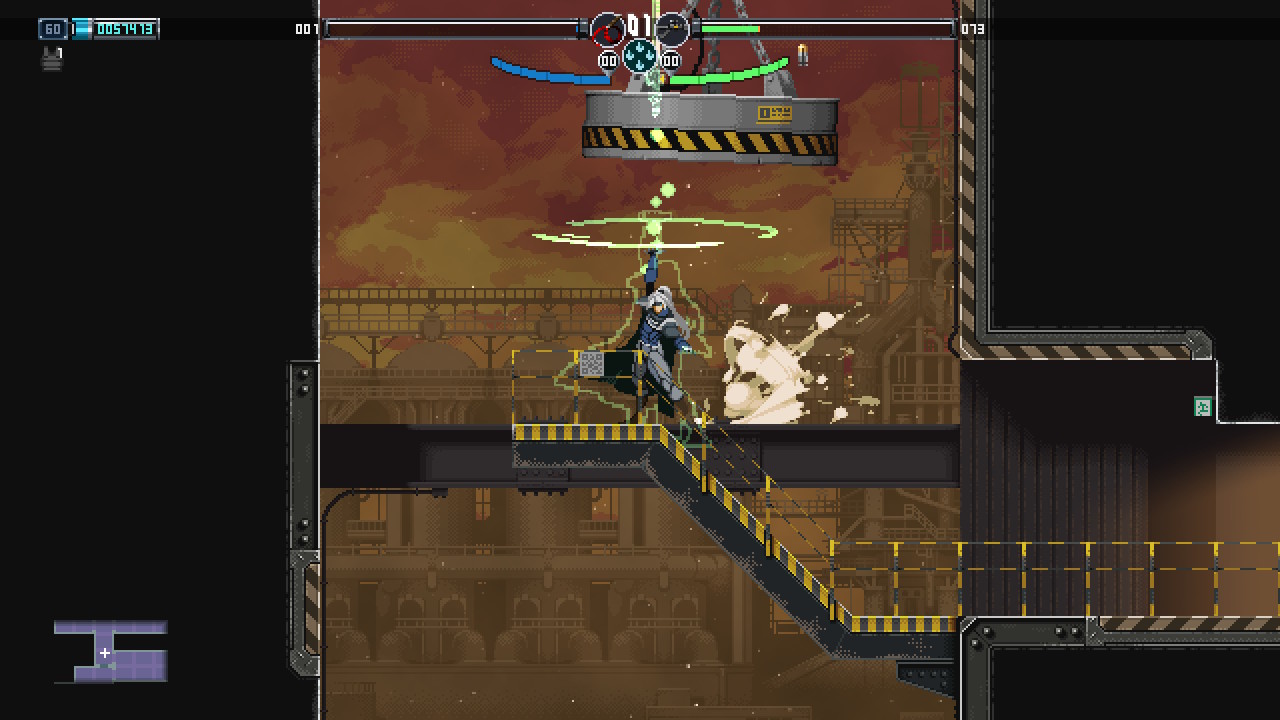Click the bullet ammo icon

[x=802, y=54]
